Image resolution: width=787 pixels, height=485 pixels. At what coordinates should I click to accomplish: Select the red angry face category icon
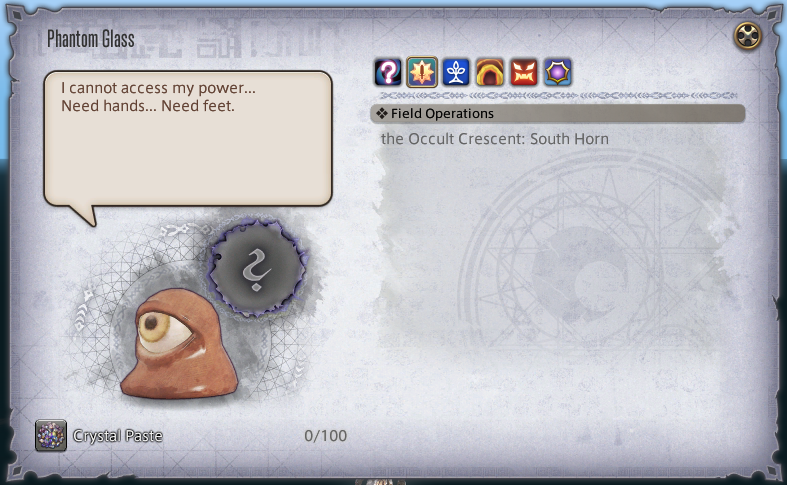point(524,72)
